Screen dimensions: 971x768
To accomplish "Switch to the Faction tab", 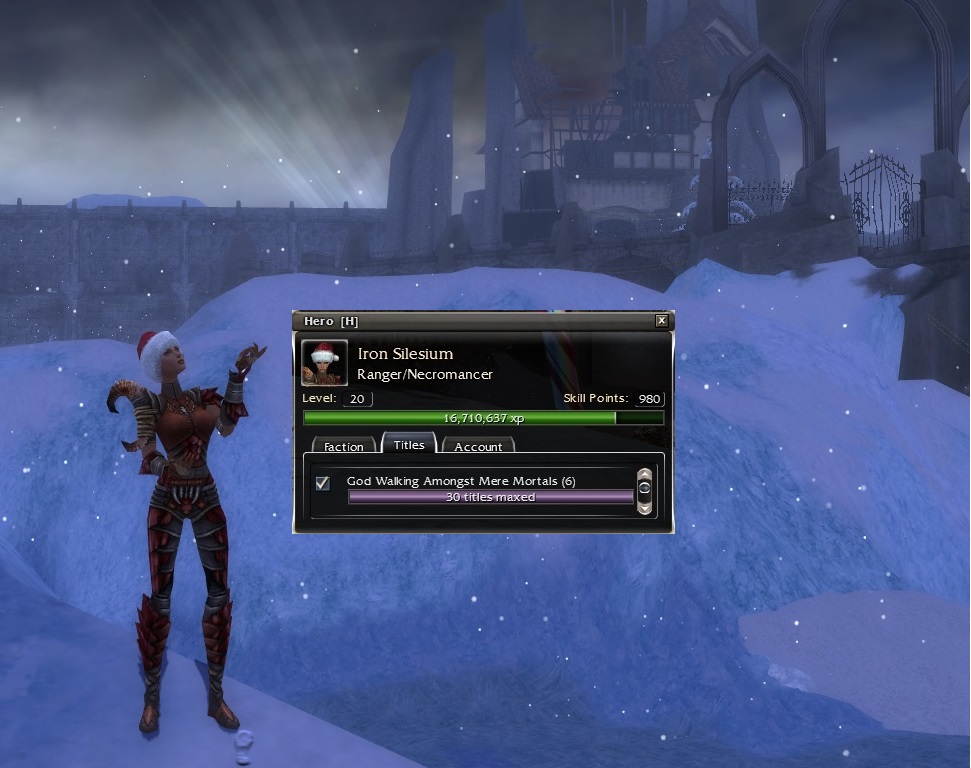I will point(344,447).
